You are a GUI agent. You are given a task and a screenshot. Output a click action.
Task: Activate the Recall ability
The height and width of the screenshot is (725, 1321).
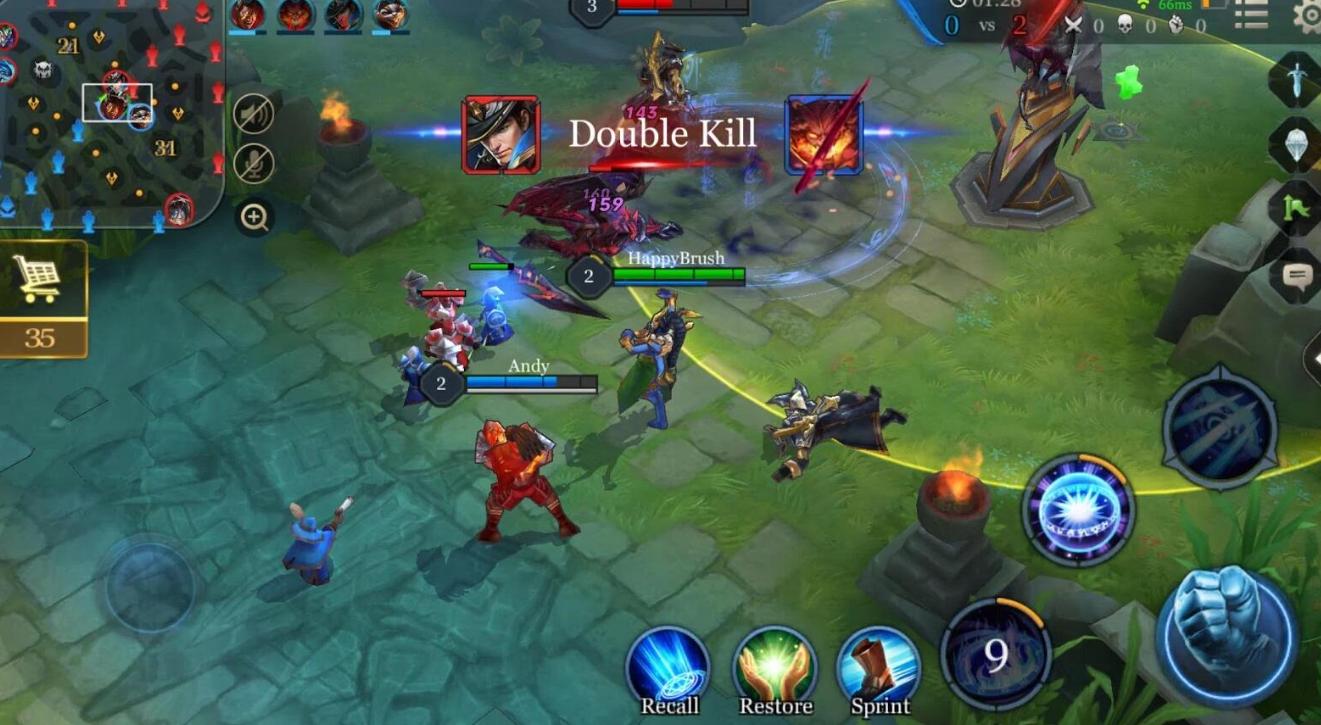pyautogui.click(x=668, y=668)
